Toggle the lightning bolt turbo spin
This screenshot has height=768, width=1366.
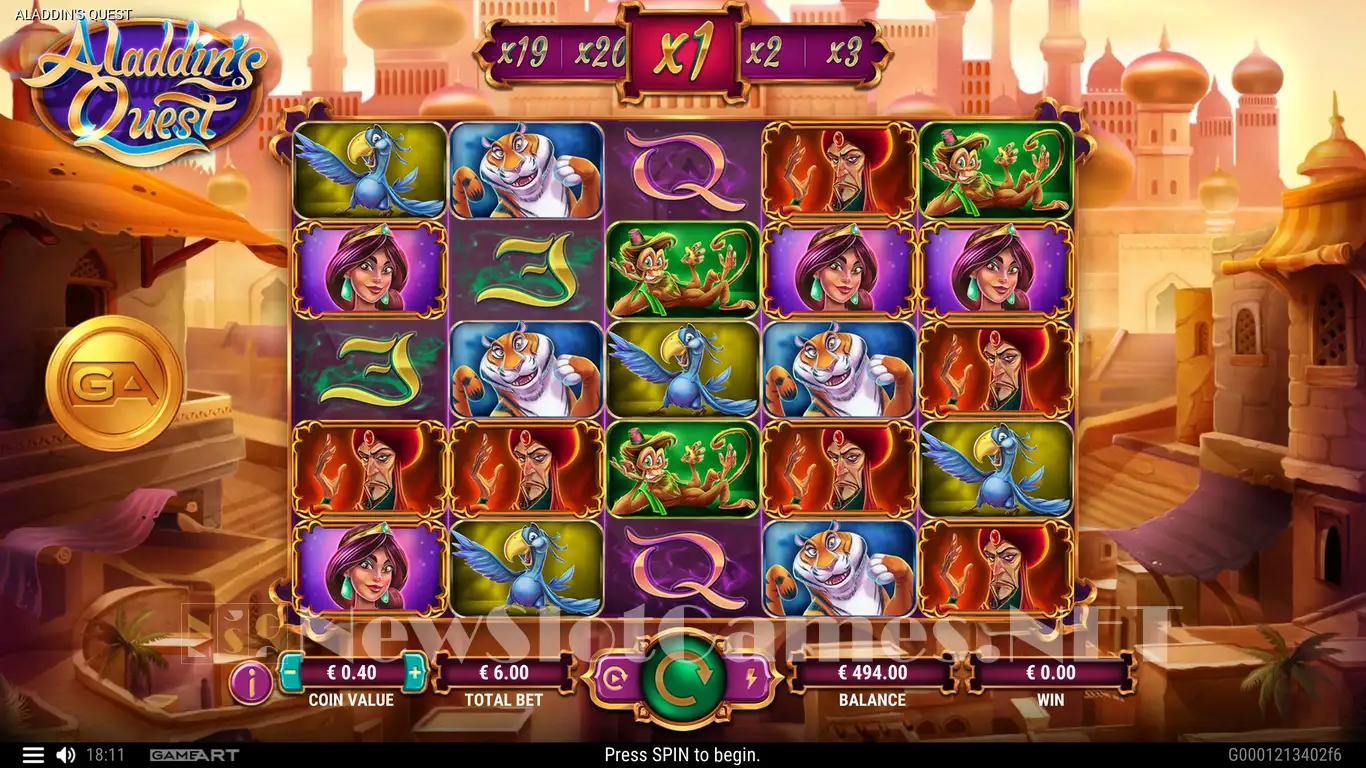point(752,680)
